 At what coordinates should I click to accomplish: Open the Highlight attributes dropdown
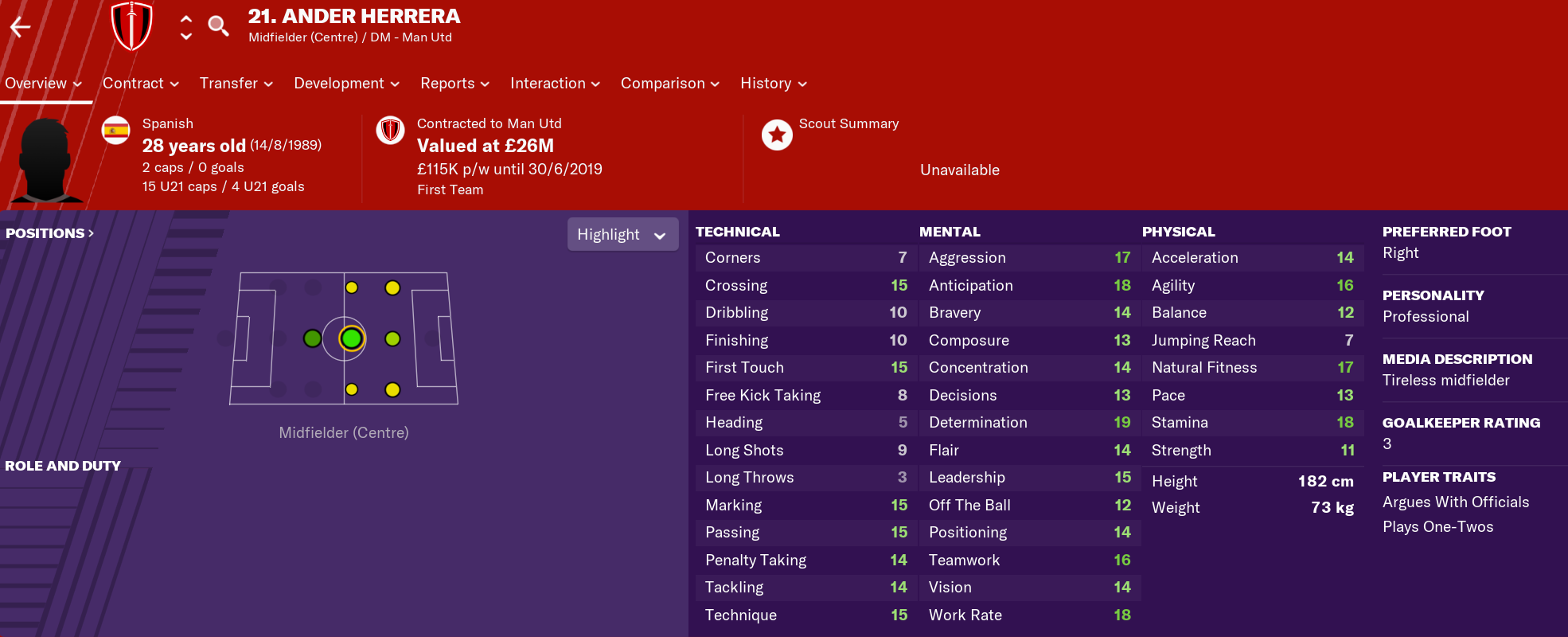(x=622, y=233)
